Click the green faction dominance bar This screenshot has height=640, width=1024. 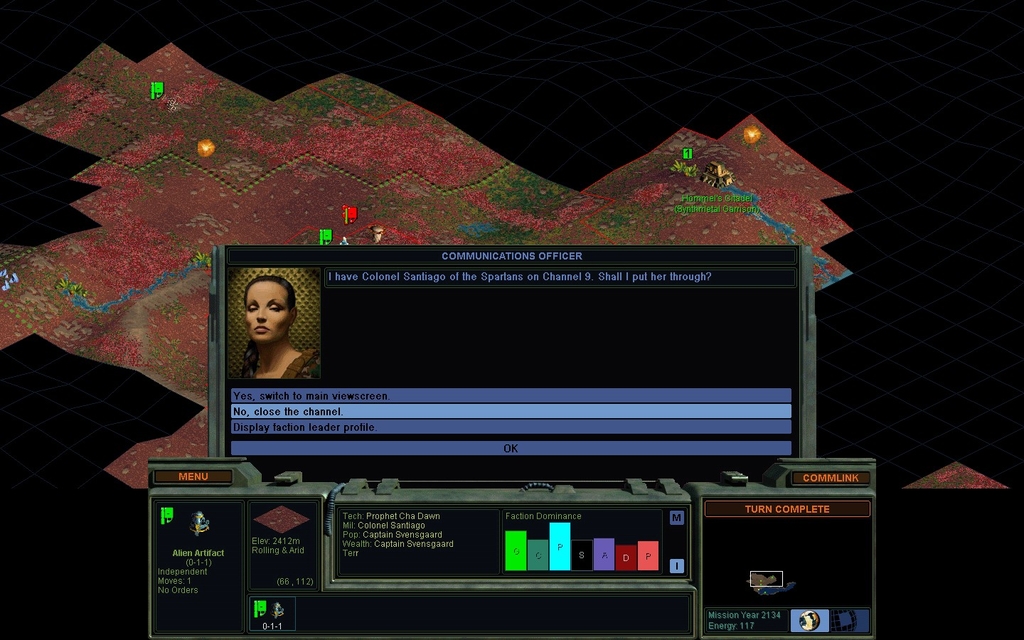515,551
